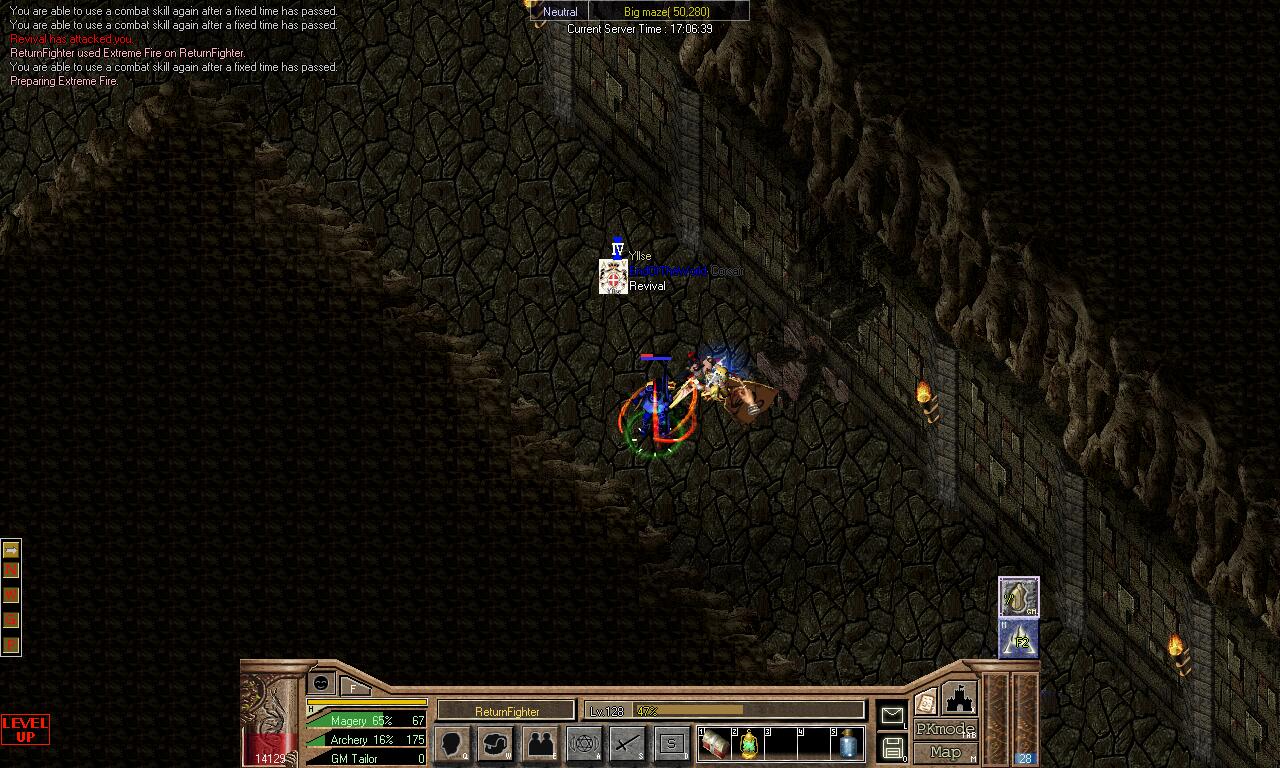1280x768 pixels.
Task: Activate the F2 mountain skill icon
Action: [1019, 639]
